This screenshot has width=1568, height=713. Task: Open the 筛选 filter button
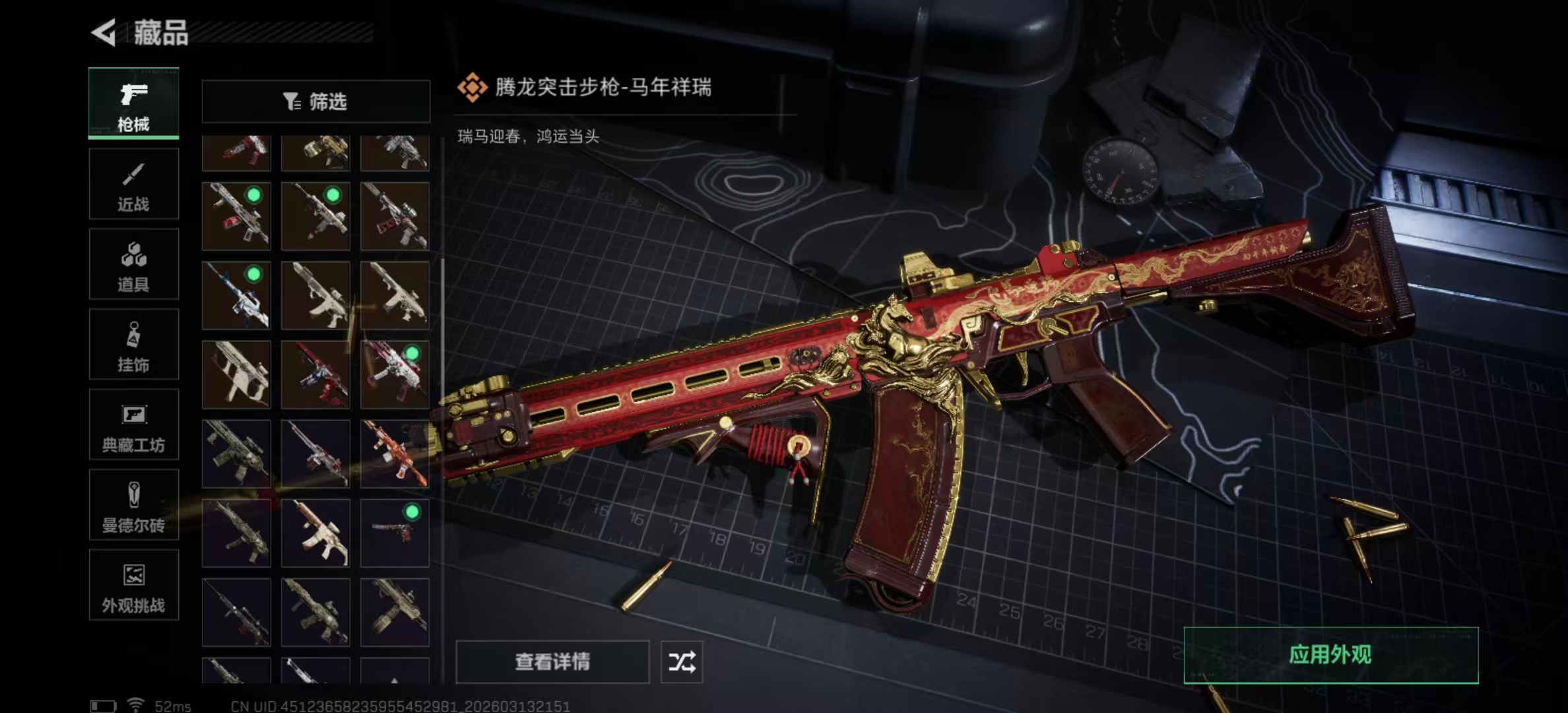(315, 102)
